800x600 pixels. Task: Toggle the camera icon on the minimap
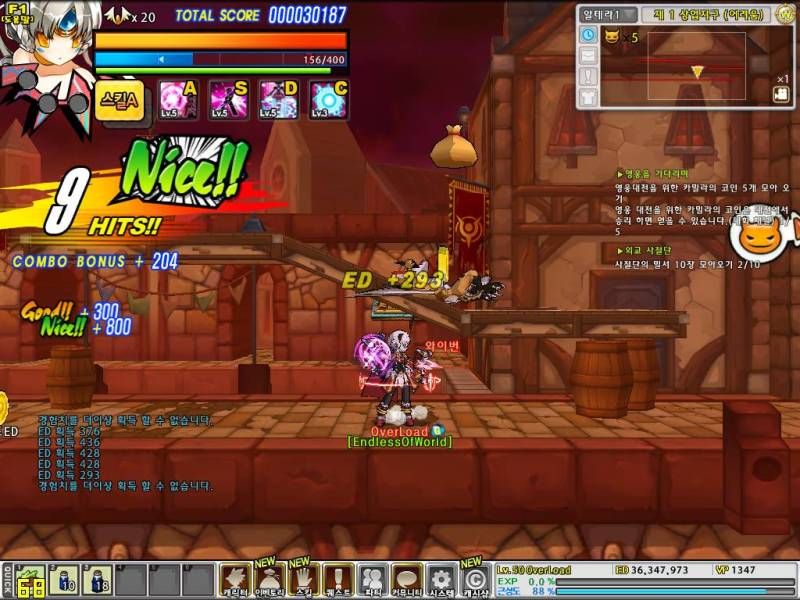(781, 94)
